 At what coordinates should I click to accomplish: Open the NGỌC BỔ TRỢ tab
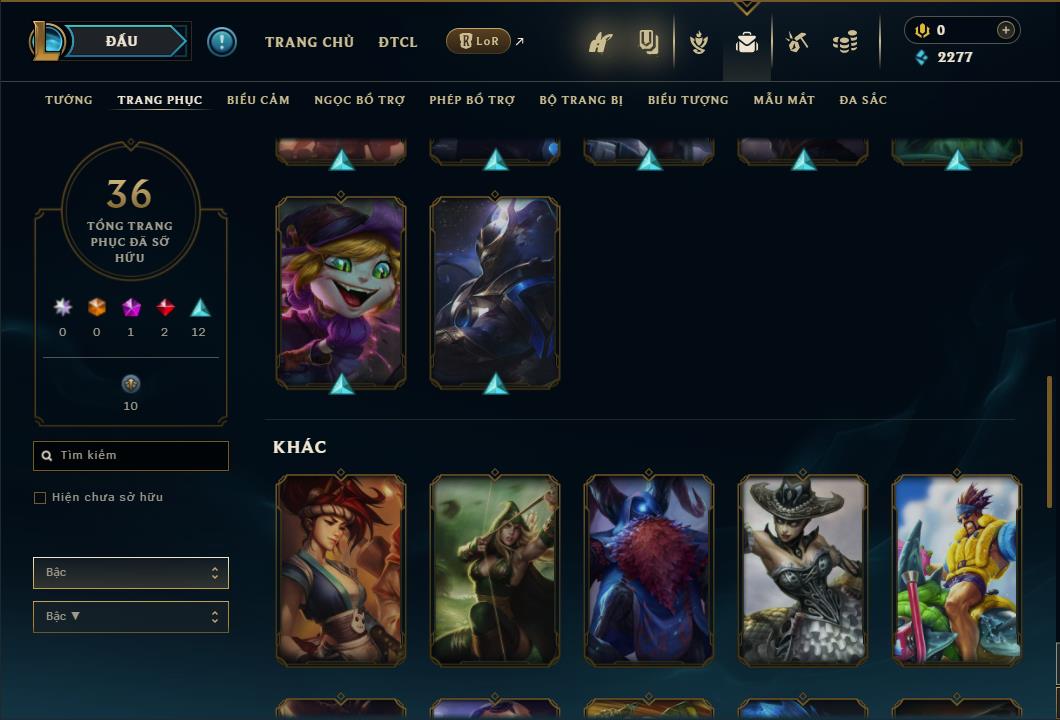(x=359, y=100)
